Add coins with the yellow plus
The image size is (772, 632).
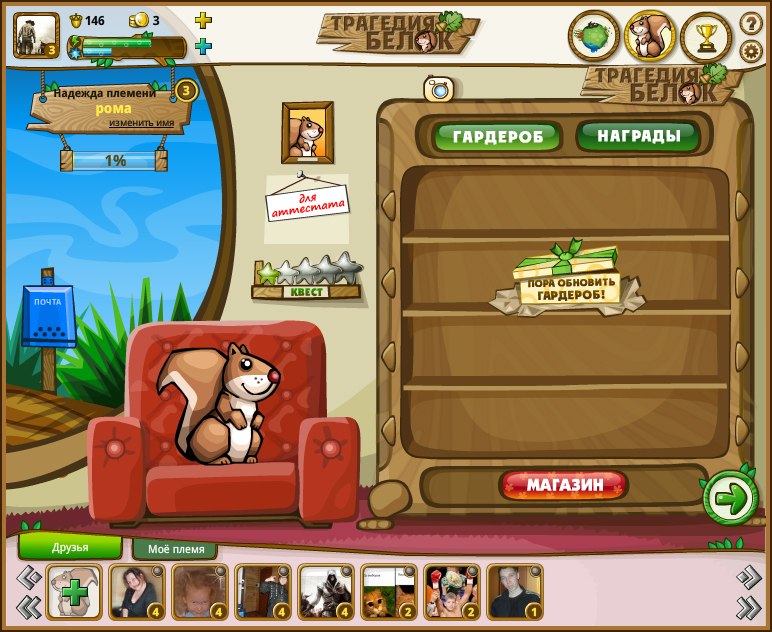203,20
